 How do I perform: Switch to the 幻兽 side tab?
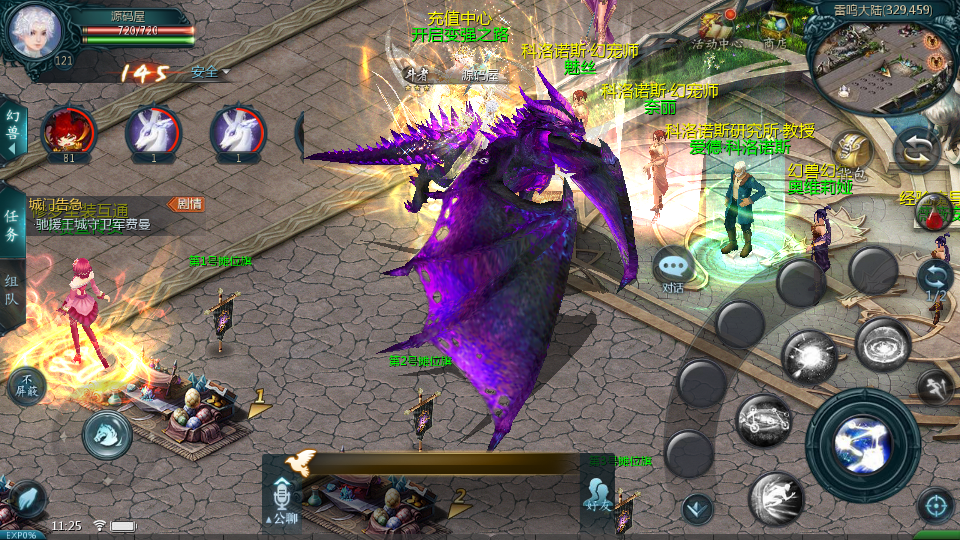click(13, 130)
